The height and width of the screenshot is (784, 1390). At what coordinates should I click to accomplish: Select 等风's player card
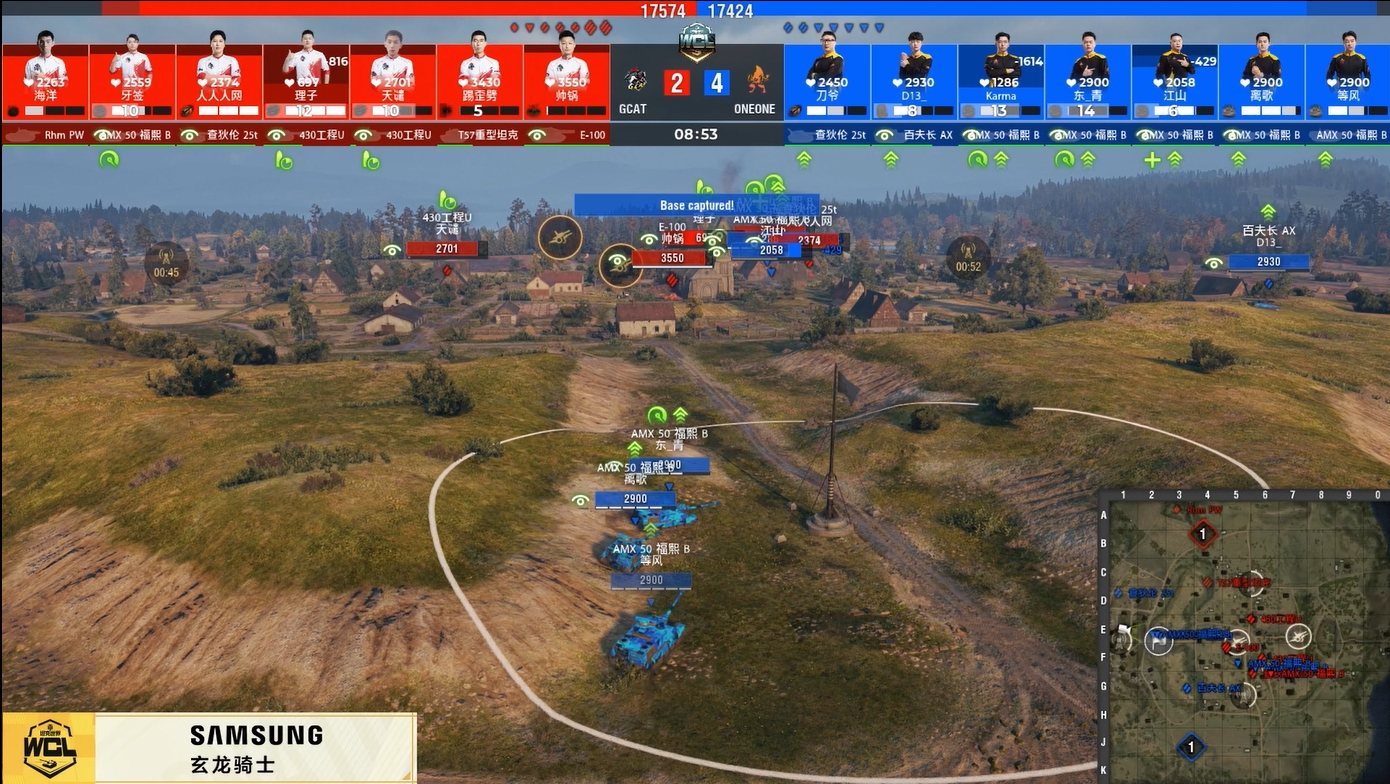(x=1348, y=80)
